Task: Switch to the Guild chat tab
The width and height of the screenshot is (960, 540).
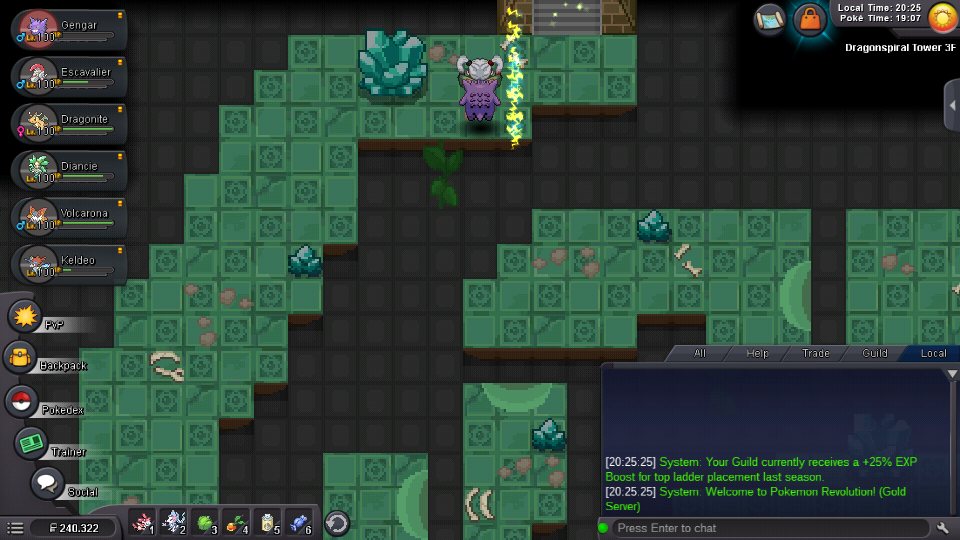Action: coord(874,353)
